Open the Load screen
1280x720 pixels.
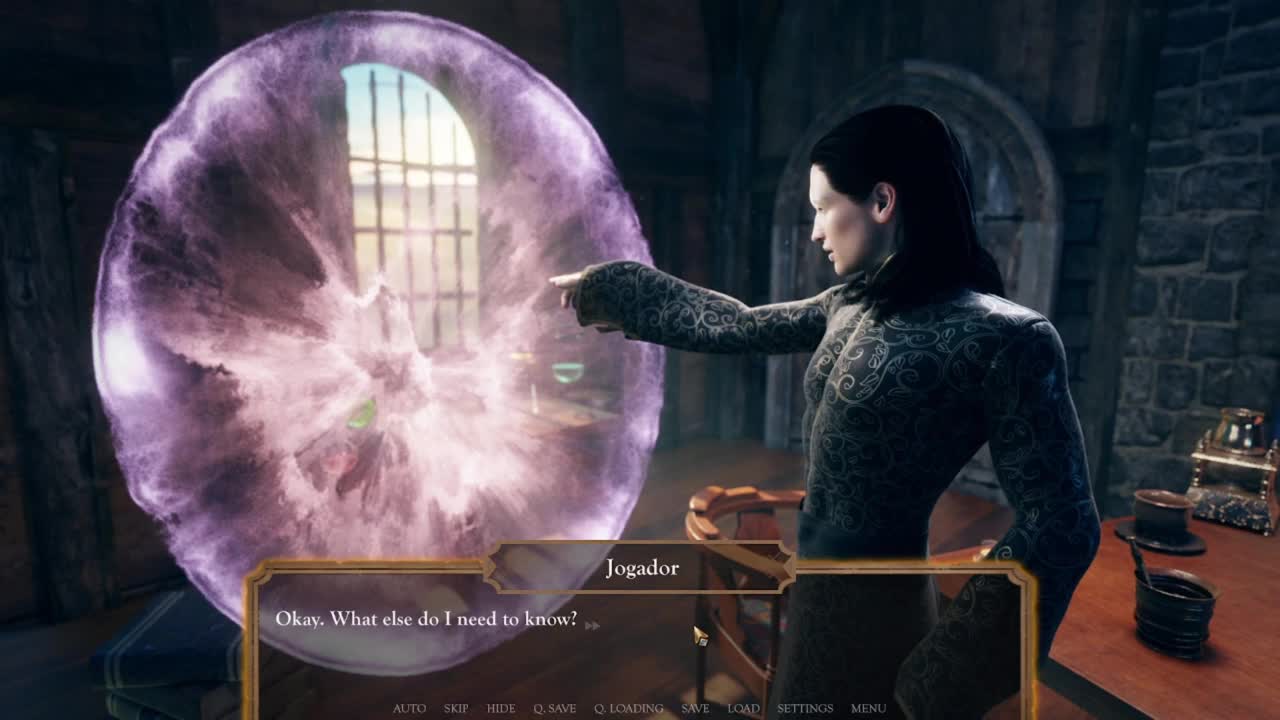(x=743, y=708)
